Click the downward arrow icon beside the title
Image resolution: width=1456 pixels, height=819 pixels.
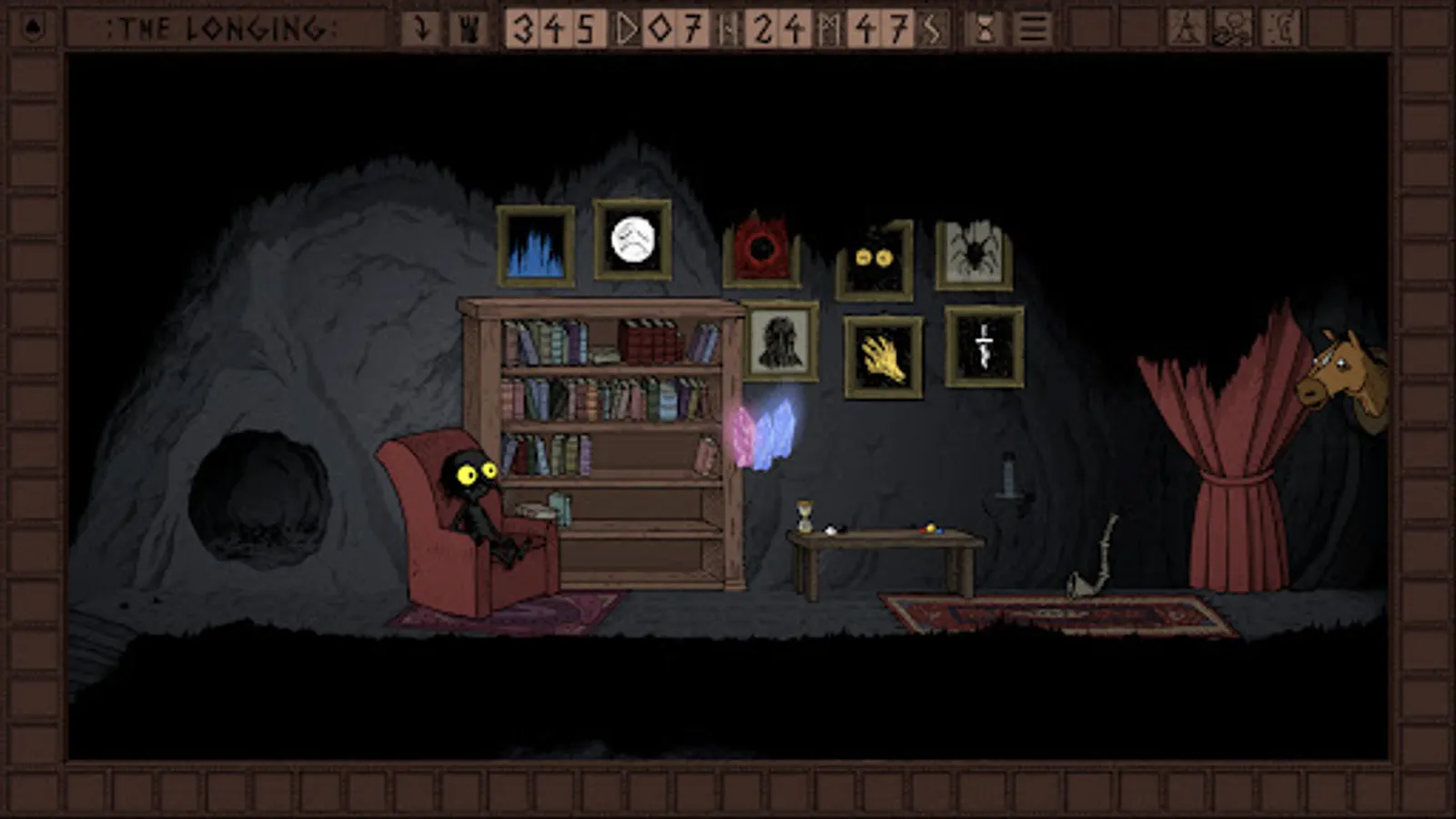tap(420, 27)
